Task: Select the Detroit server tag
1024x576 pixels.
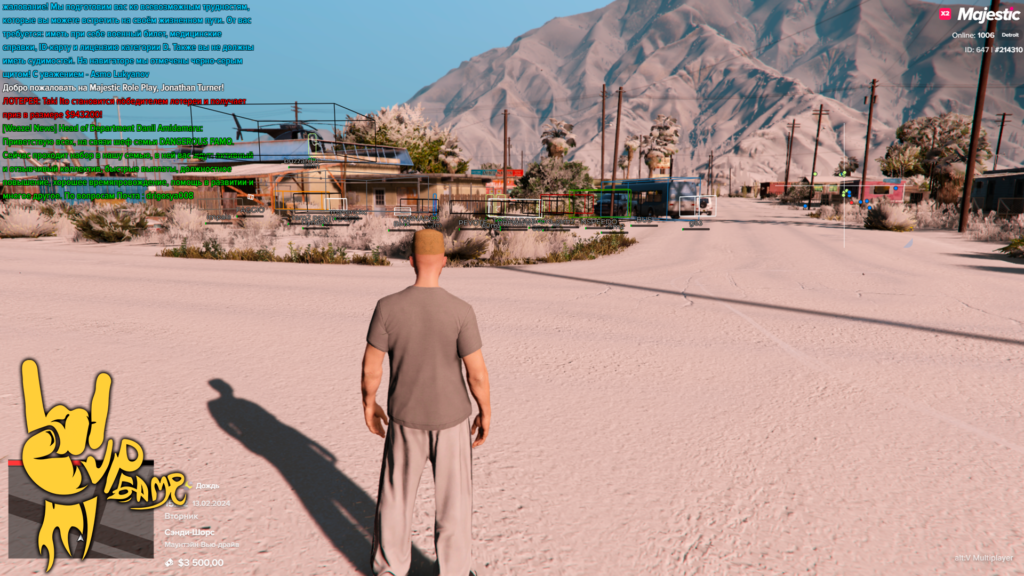Action: pos(1009,35)
